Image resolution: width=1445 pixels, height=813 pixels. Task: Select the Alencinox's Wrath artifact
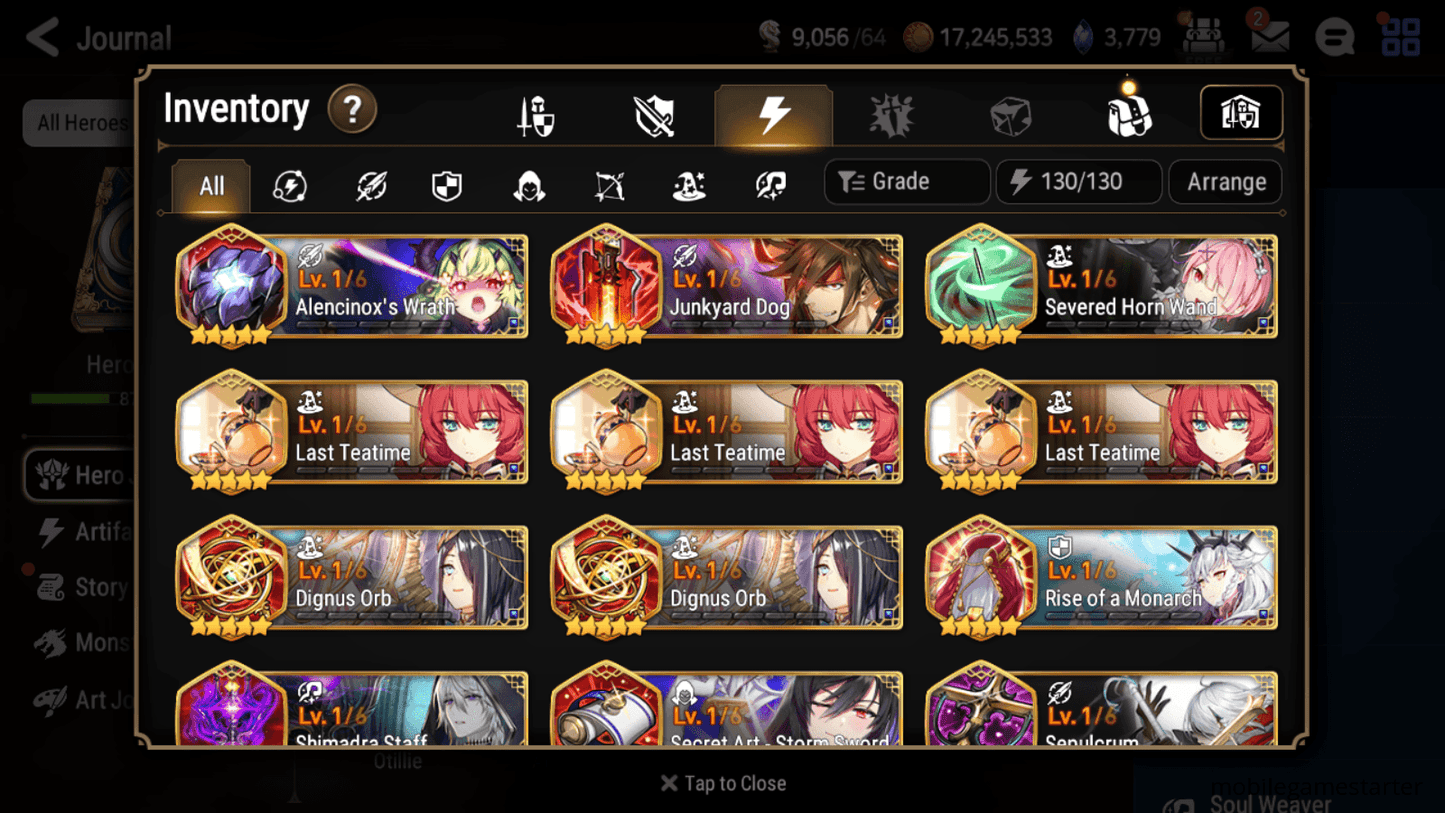351,287
